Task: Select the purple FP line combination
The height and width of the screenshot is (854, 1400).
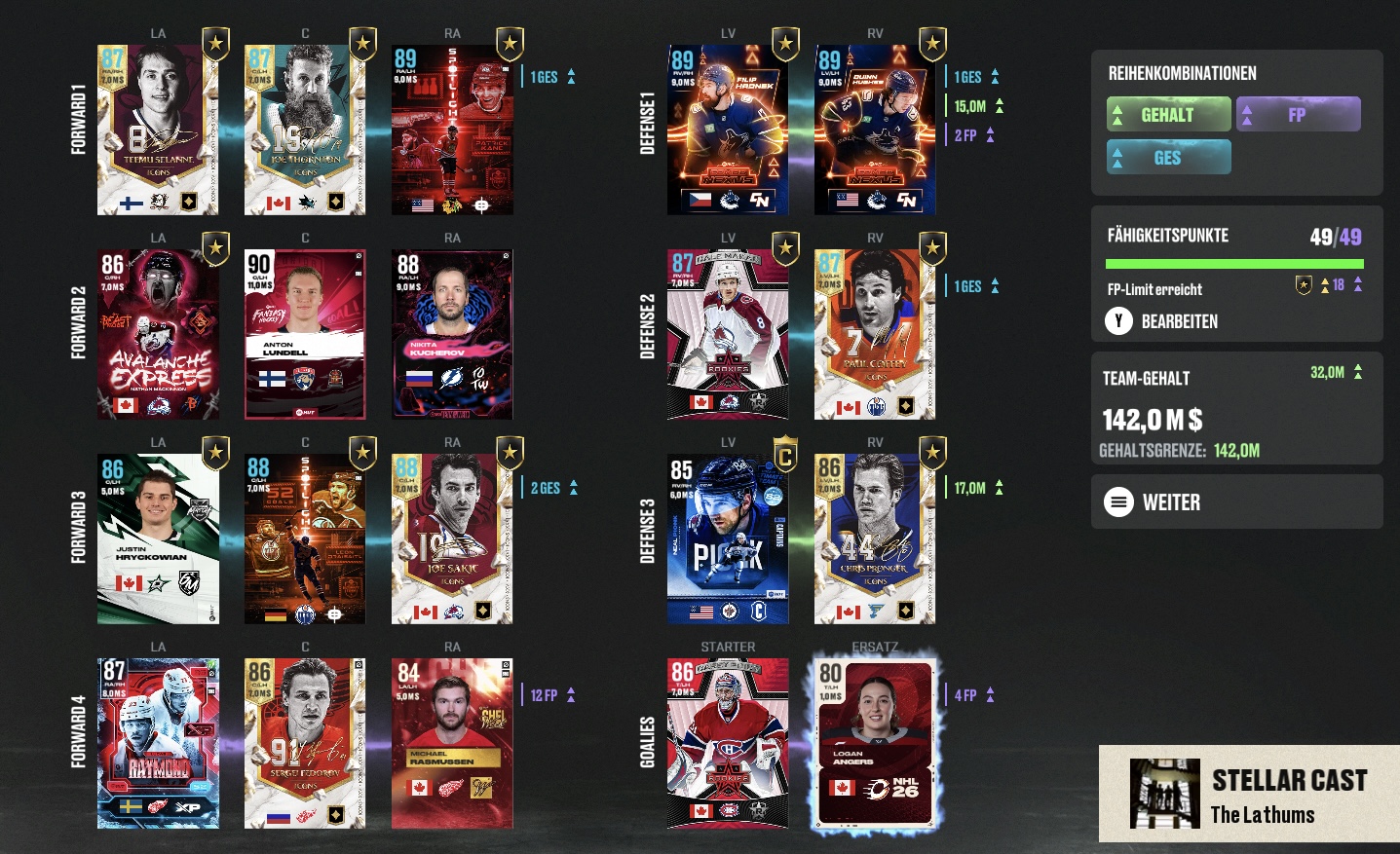Action: point(1298,115)
